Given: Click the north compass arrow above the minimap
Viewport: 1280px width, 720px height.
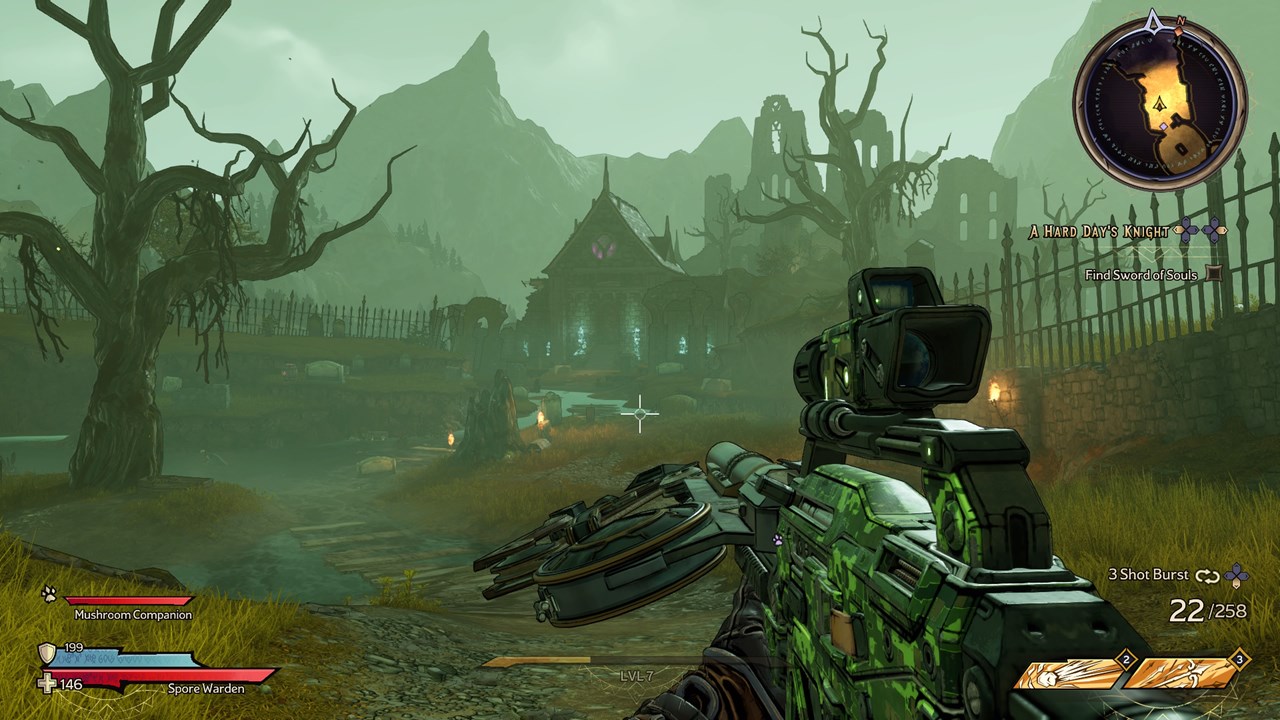Looking at the screenshot, I should pos(1154,20).
